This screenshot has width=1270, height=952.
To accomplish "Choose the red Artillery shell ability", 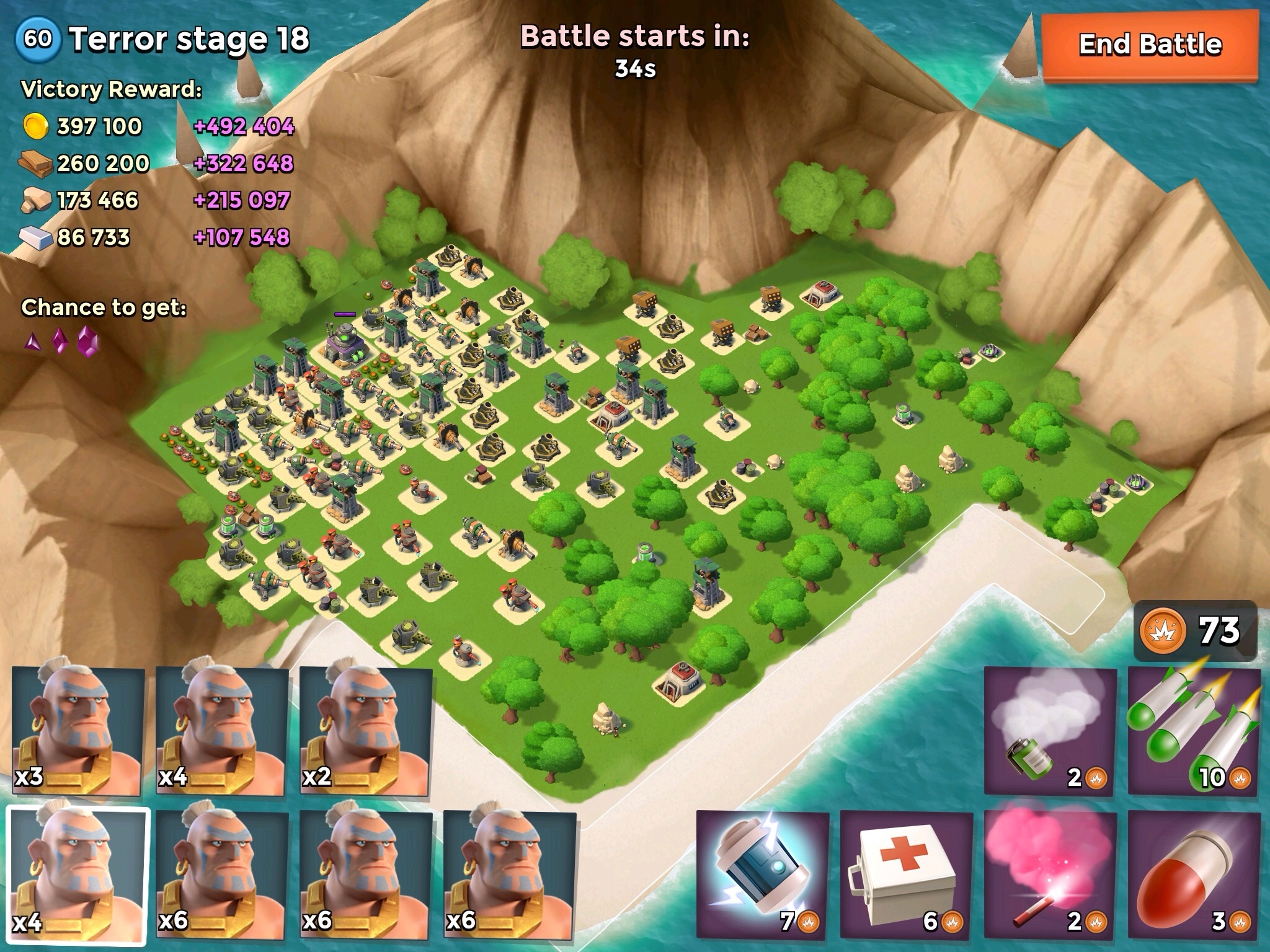I will (x=1194, y=874).
